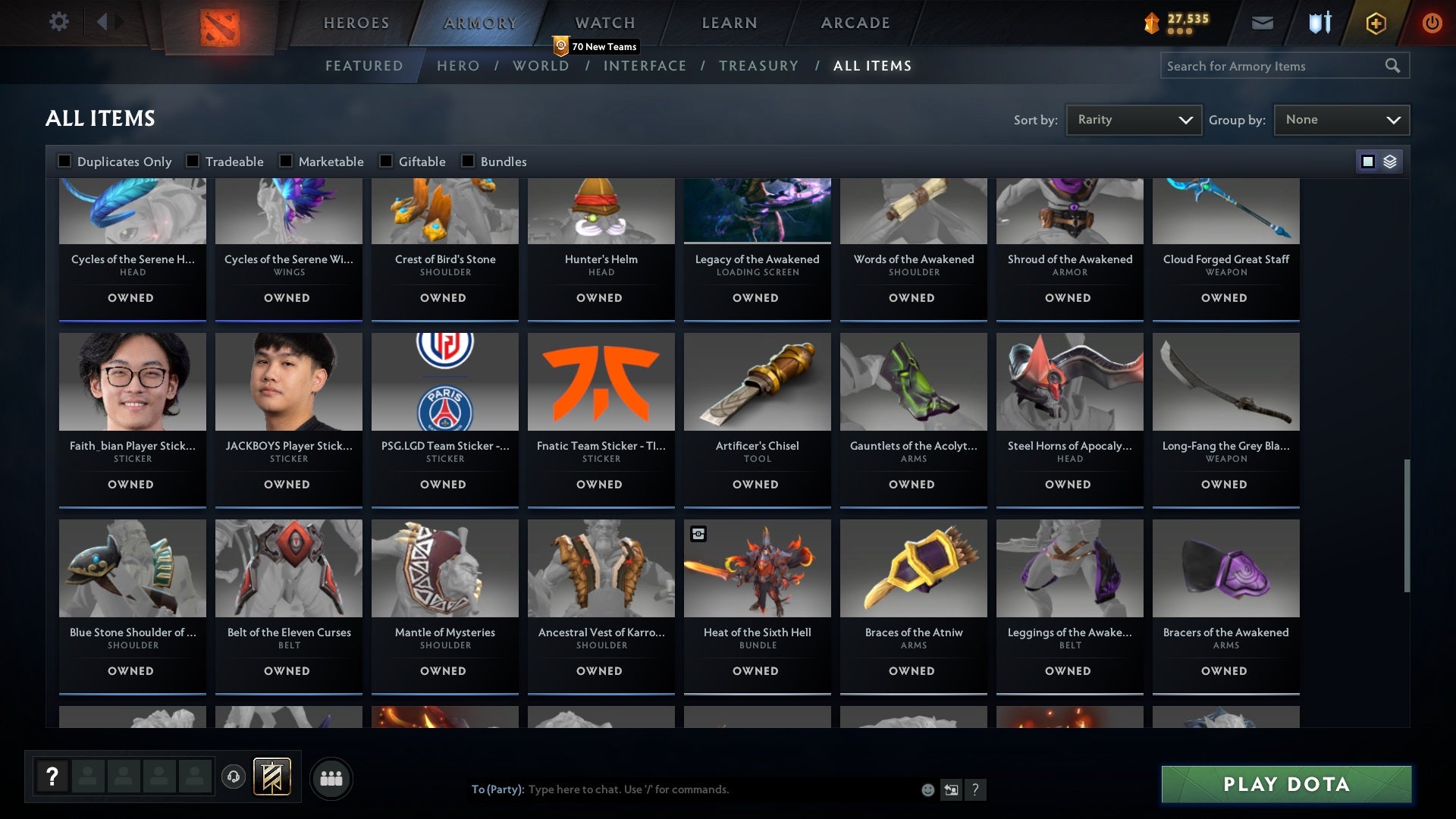Screen dimensions: 1456x819
Task: Click the shield and sword loadout icon
Action: (1319, 23)
